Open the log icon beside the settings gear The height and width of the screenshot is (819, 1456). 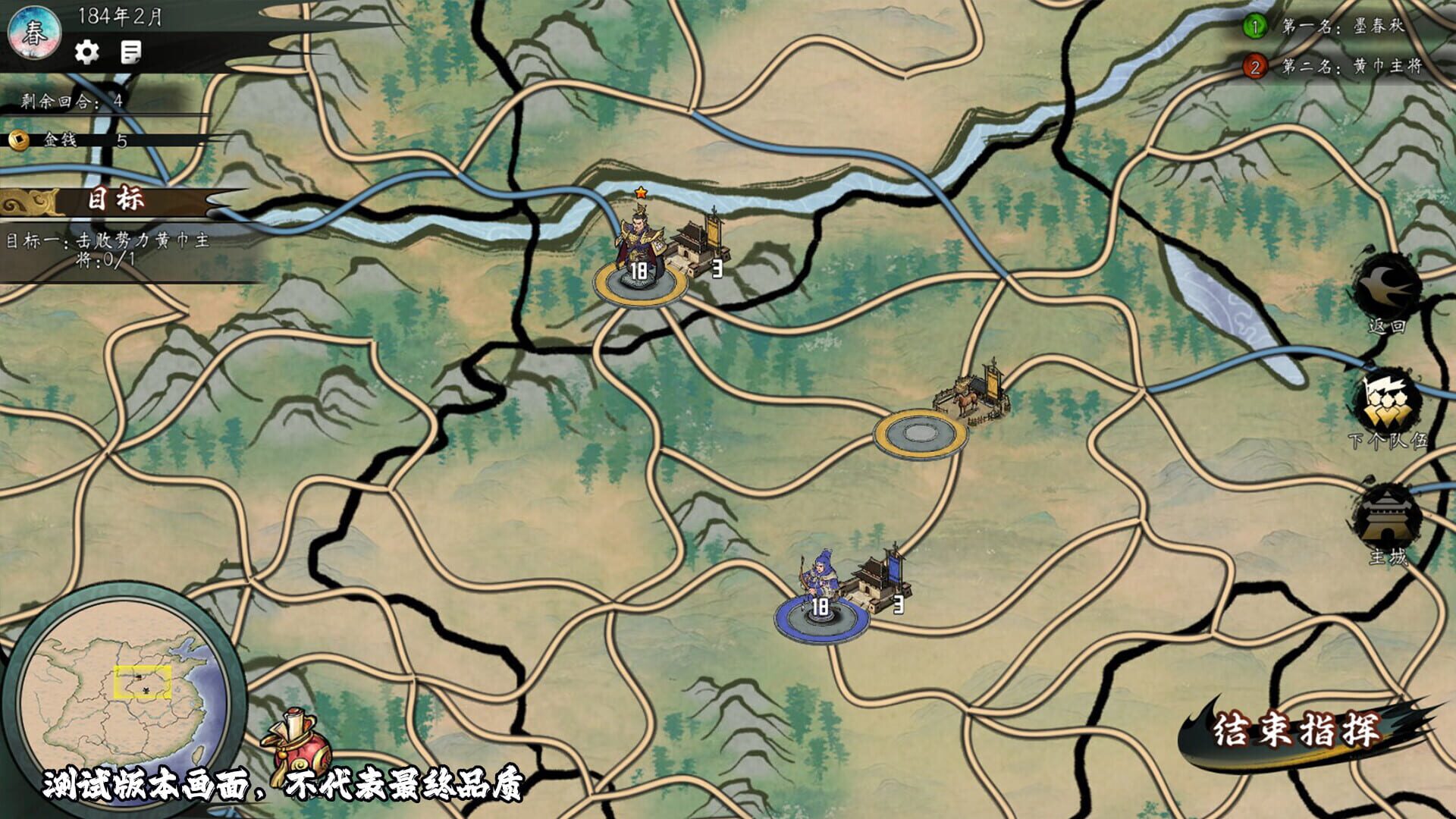coord(130,53)
